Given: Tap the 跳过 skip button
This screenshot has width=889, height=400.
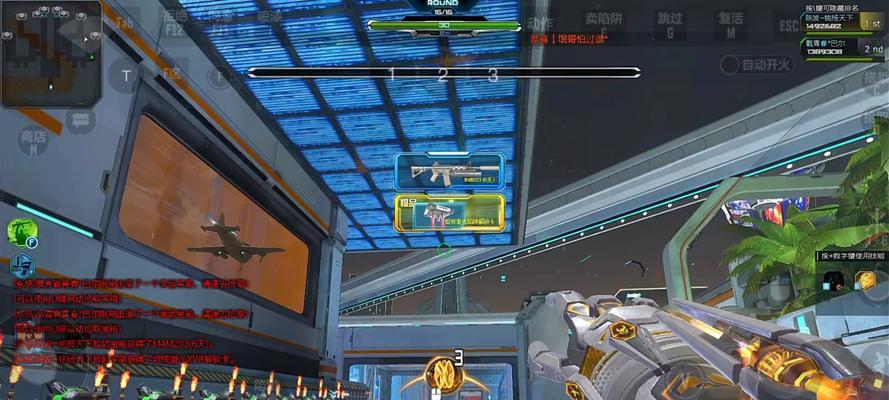Looking at the screenshot, I should 670,24.
